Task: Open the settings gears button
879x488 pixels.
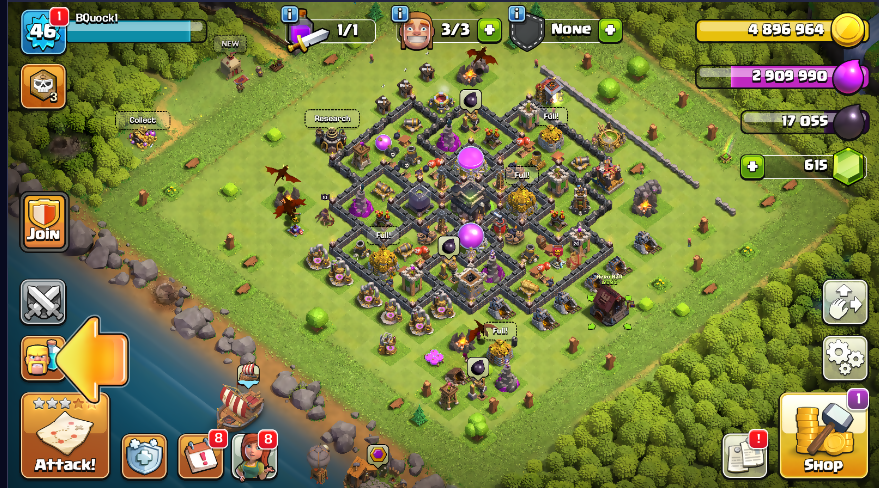Action: (844, 357)
